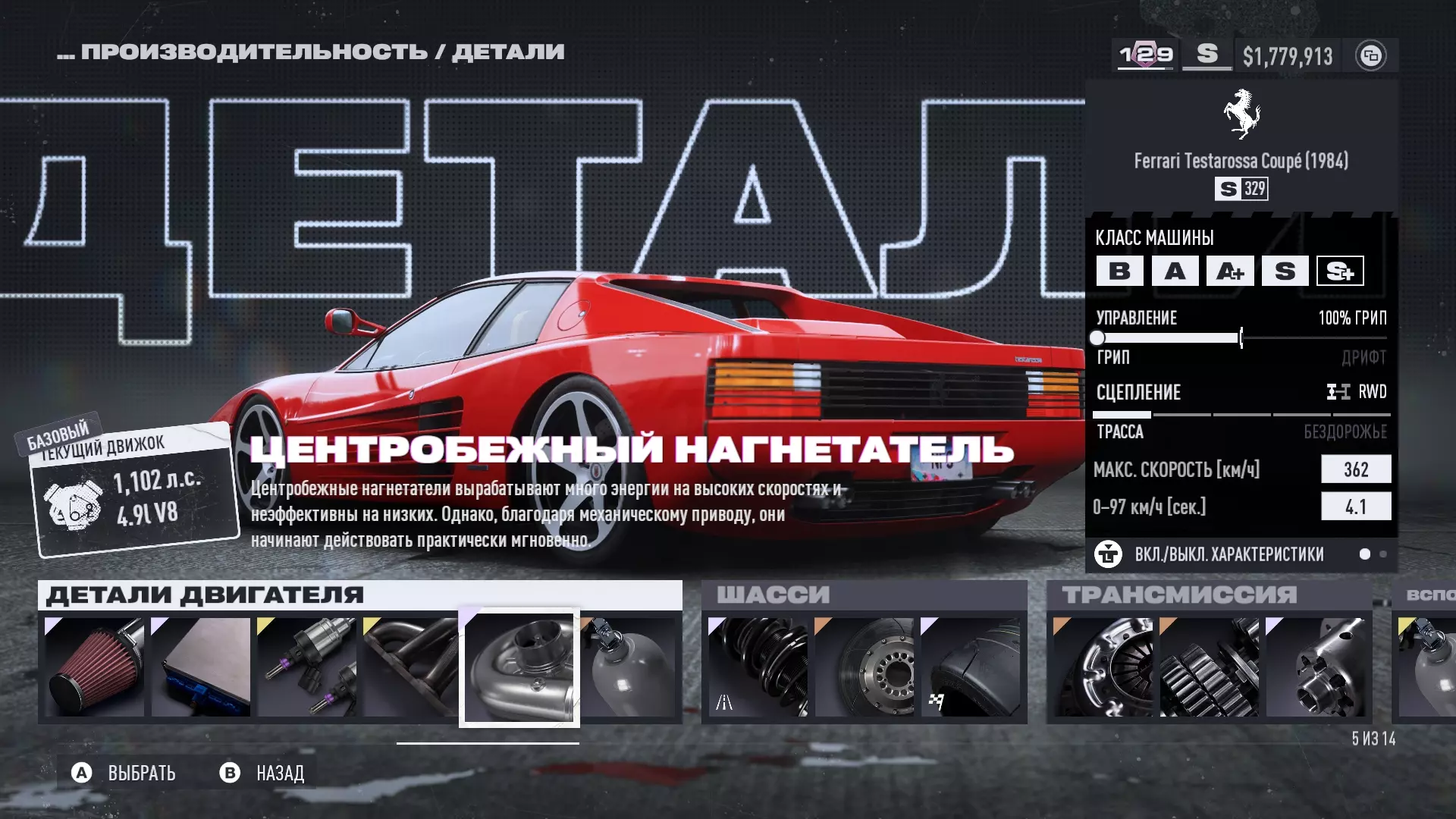
Task: Choose the ECU engine part tile
Action: (x=201, y=667)
